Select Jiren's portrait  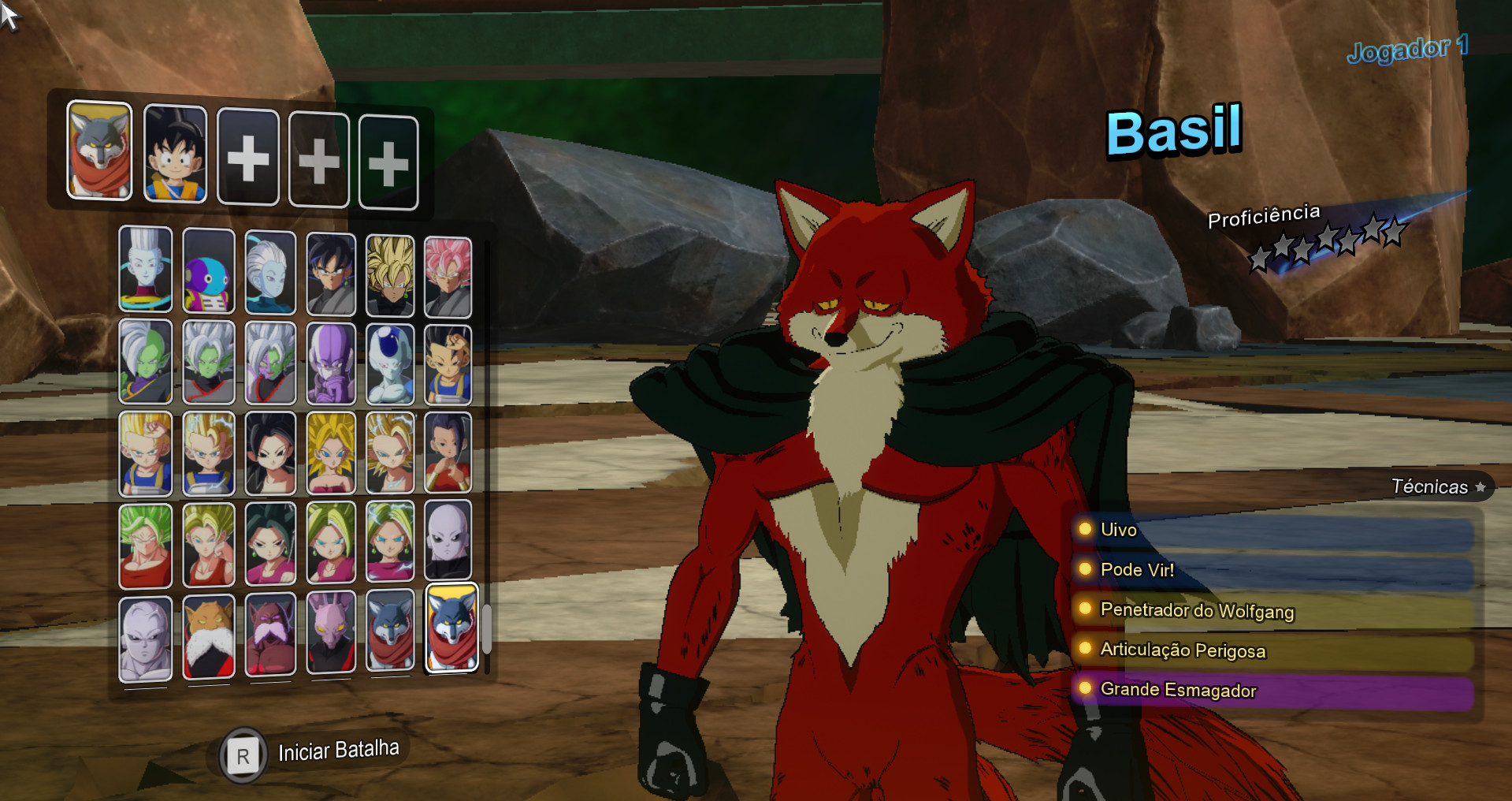(x=450, y=544)
